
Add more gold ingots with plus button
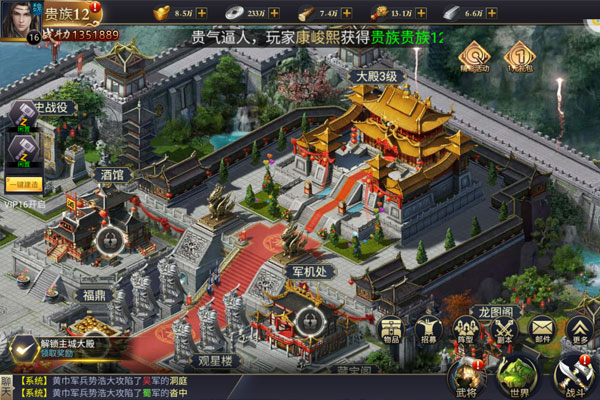(x=202, y=13)
